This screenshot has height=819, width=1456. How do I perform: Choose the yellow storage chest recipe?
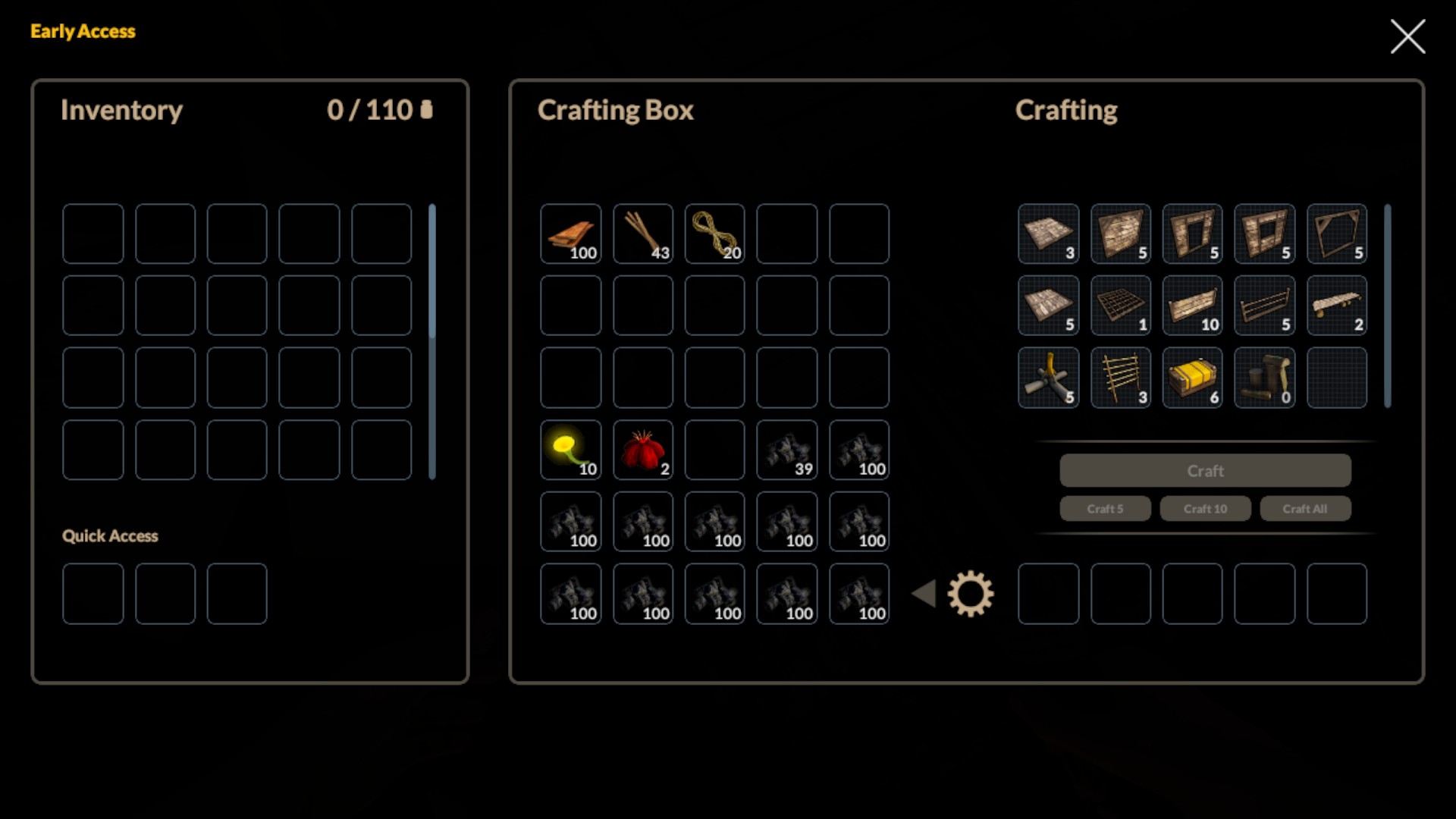point(1192,378)
